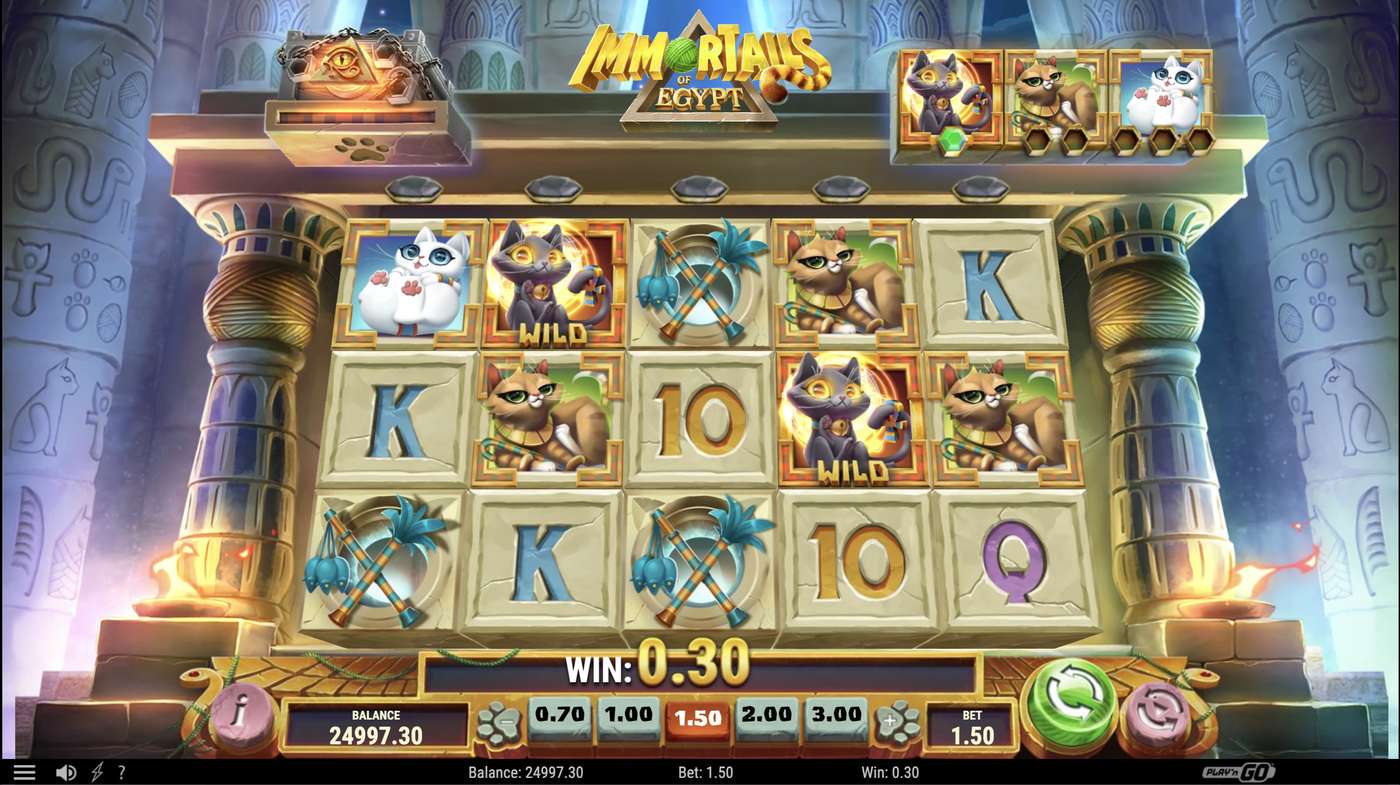Open the hamburger game menu
The height and width of the screenshot is (785, 1400).
(26, 771)
